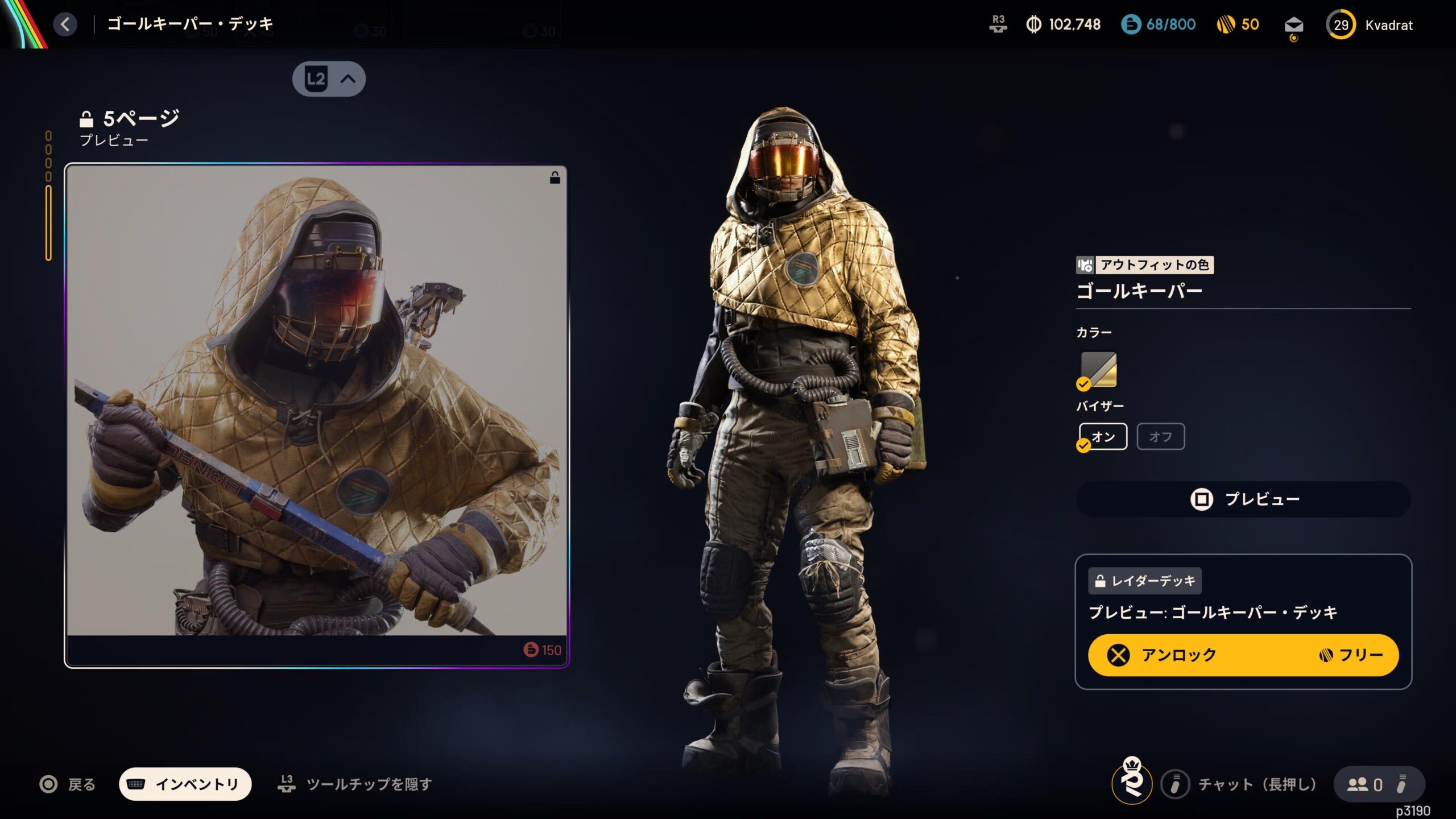Viewport: 1456px width, 819px height.
Task: Open the インベントリ inventory
Action: pyautogui.click(x=185, y=784)
